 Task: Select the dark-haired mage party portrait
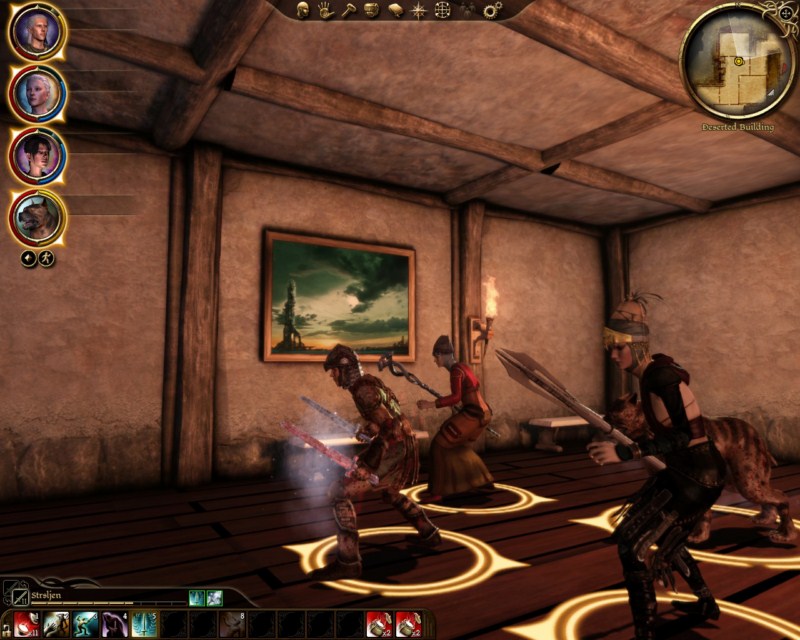click(x=38, y=156)
